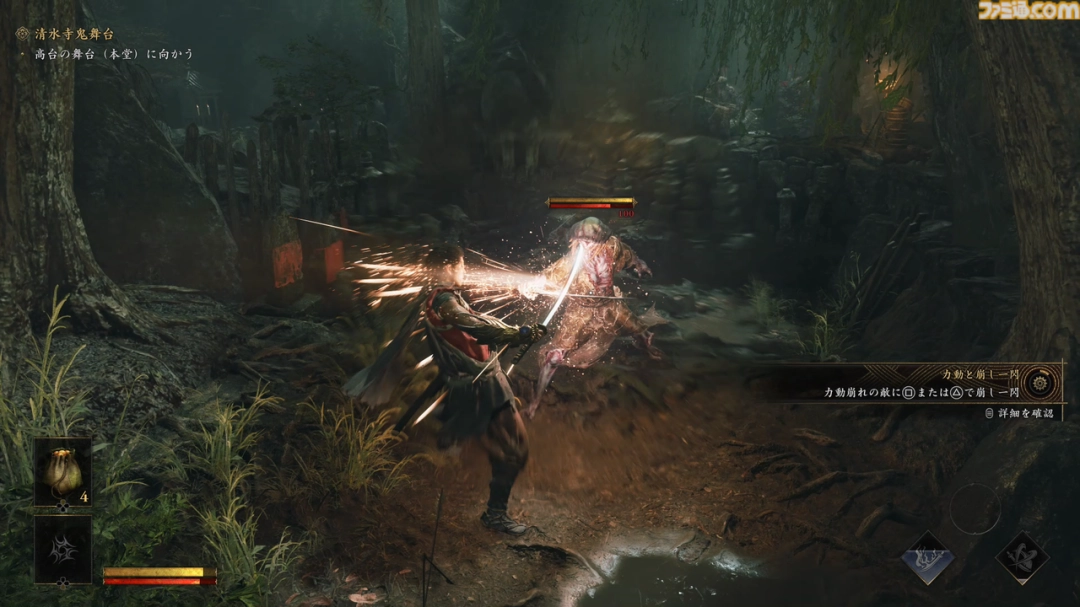Screen dimensions: 1080x607
Task: Activate the crossed-blades skill diamond
Action: (1021, 558)
